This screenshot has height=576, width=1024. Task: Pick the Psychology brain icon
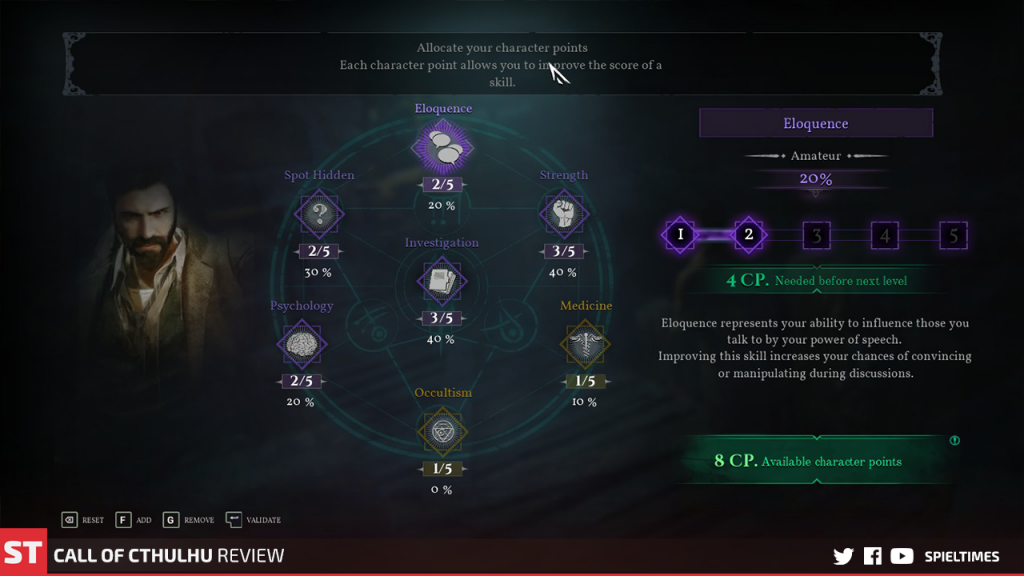pyautogui.click(x=301, y=344)
